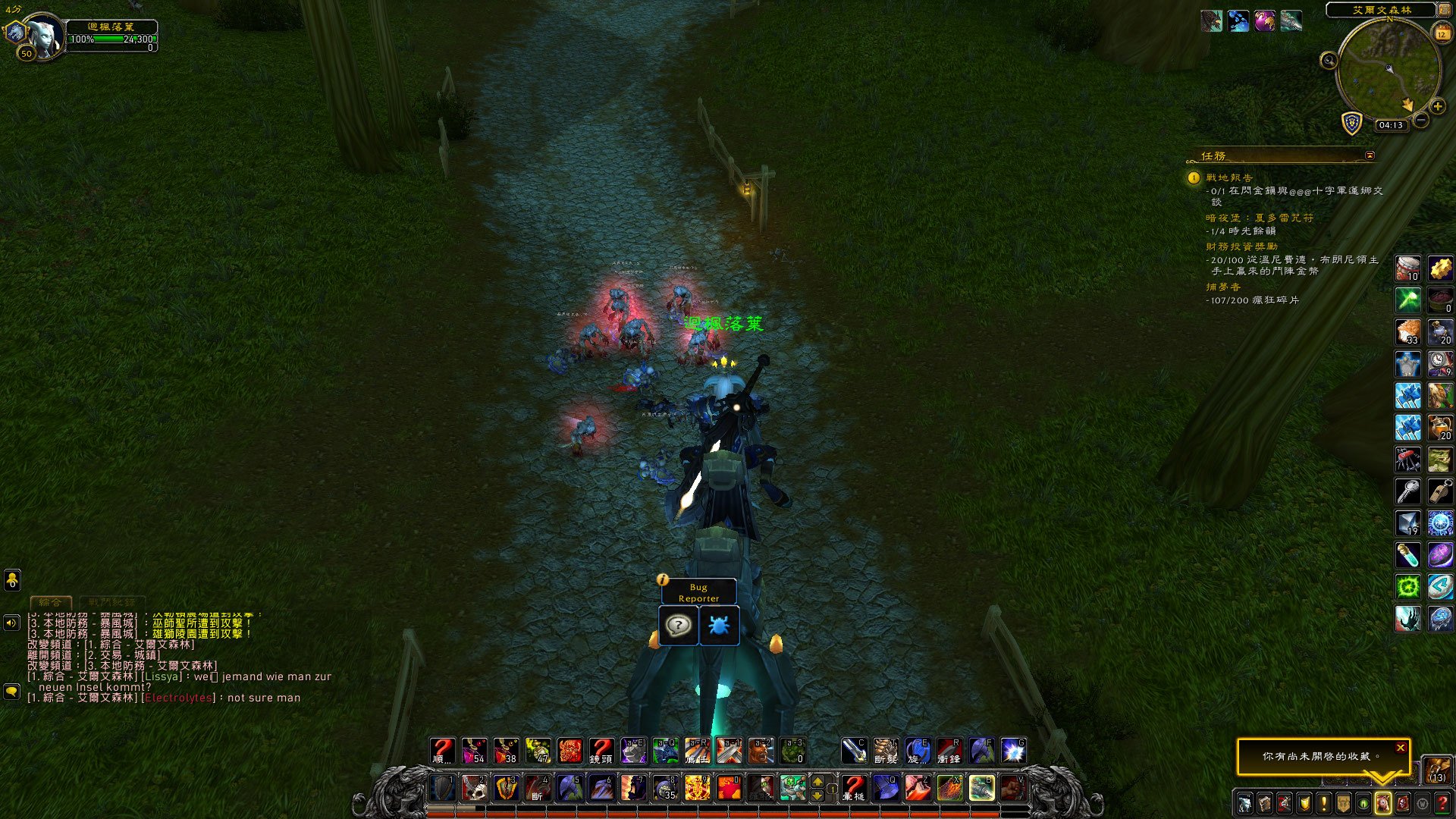Click the player portrait frame

[44, 34]
